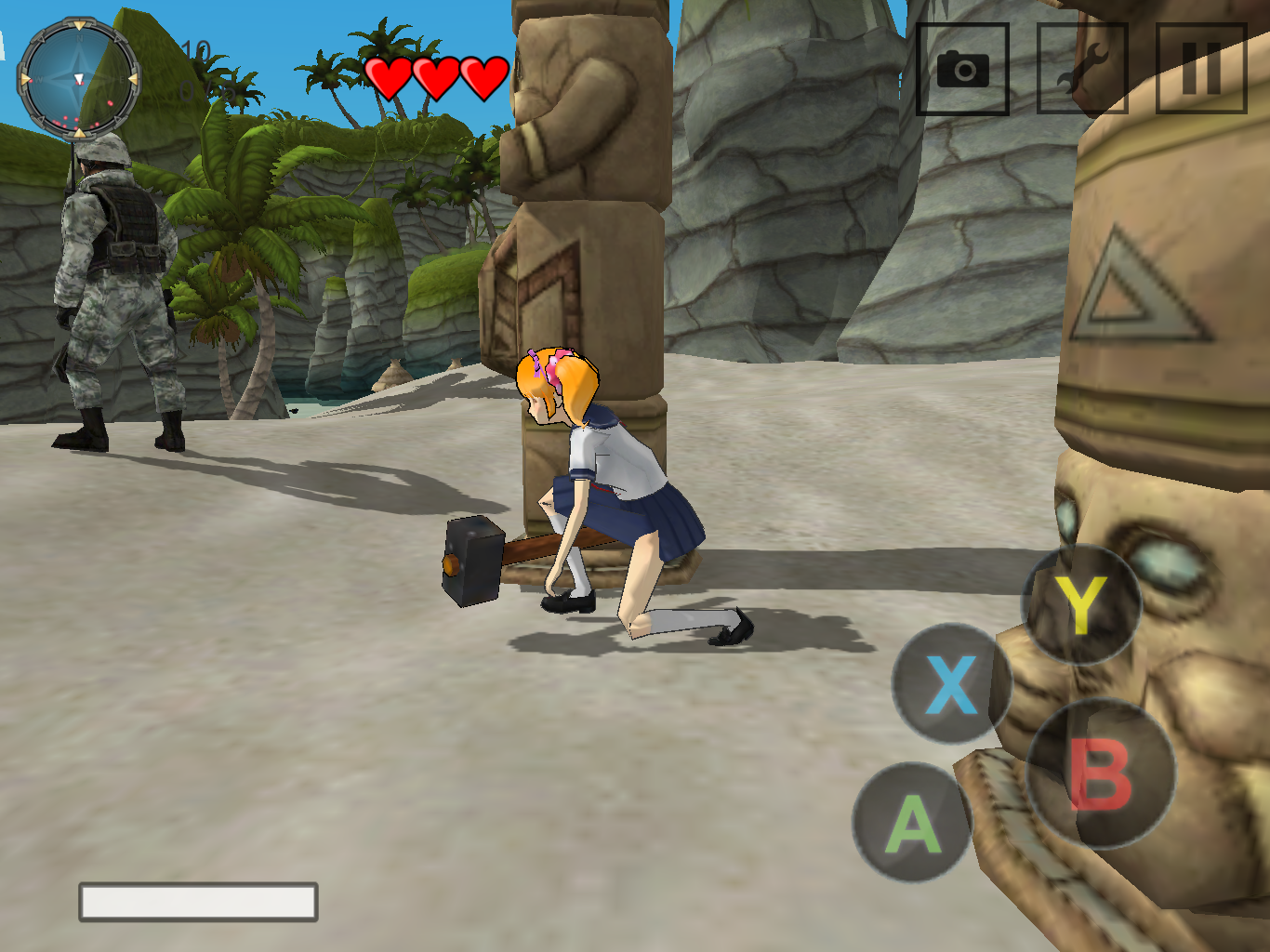This screenshot has height=952, width=1270.
Task: Select the 10 counter at top left
Action: tap(198, 51)
